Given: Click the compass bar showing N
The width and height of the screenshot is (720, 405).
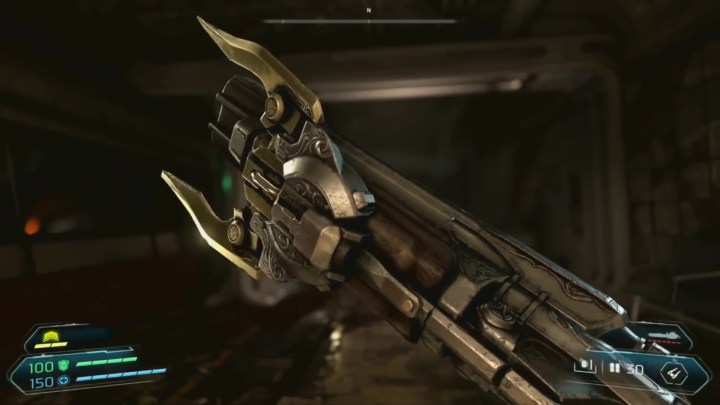Looking at the screenshot, I should pyautogui.click(x=360, y=18).
